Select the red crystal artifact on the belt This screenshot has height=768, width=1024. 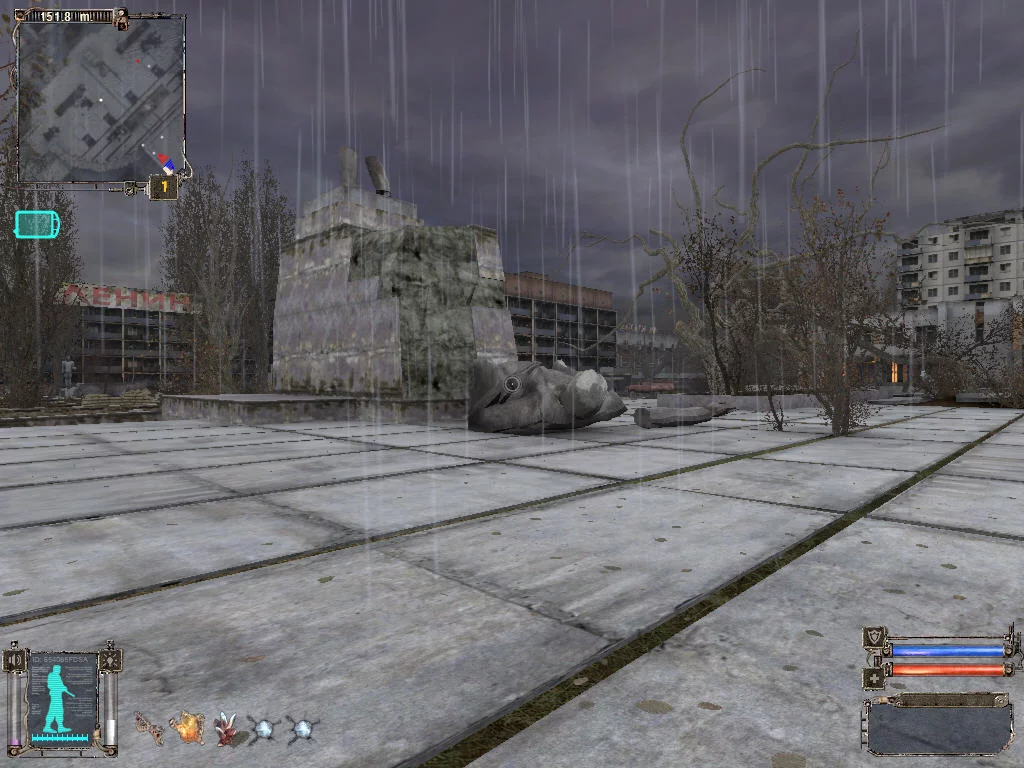click(x=226, y=729)
